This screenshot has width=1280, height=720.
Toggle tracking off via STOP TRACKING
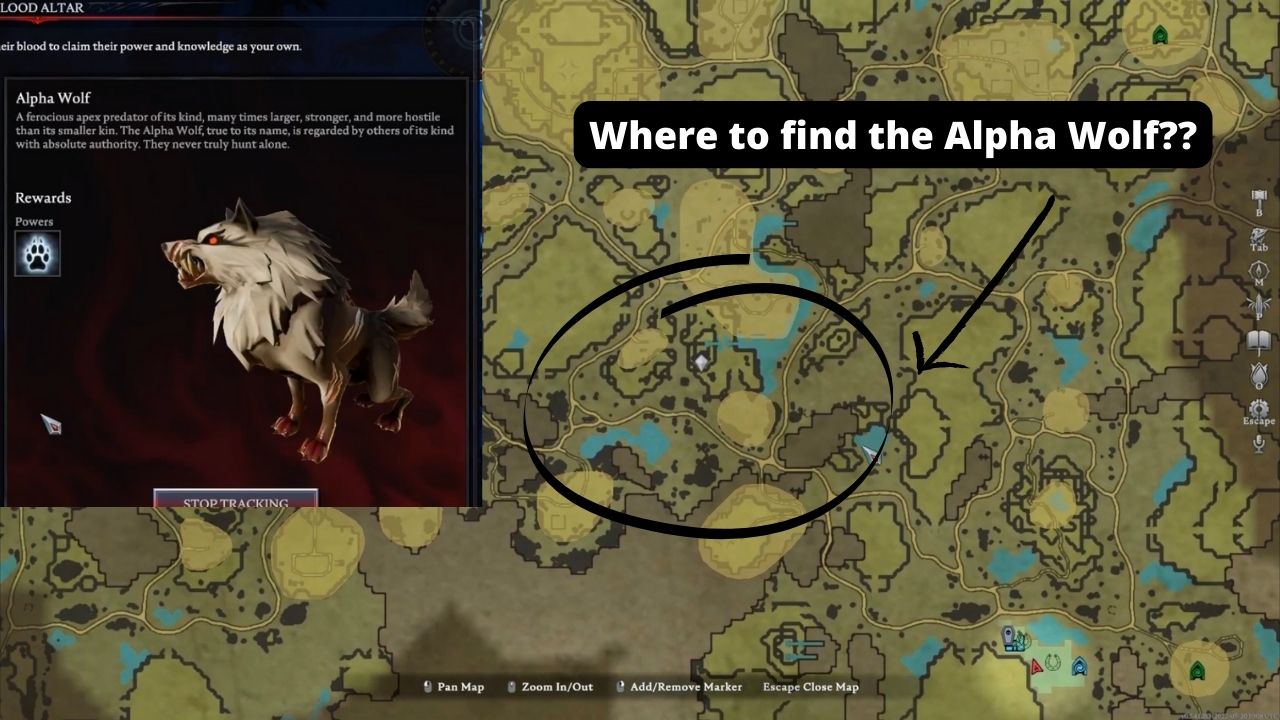click(x=234, y=501)
